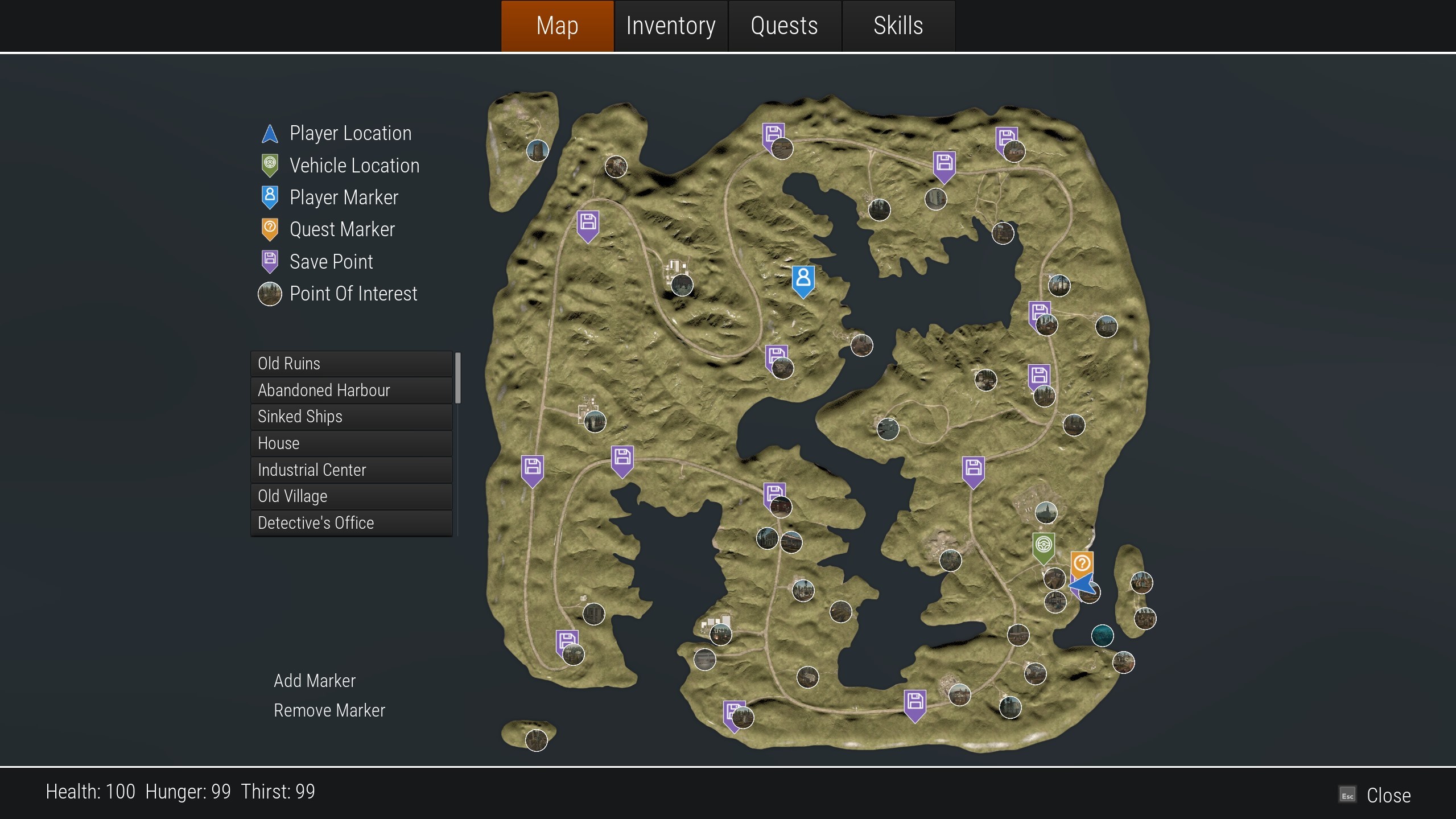This screenshot has width=1456, height=819.
Task: Click the location list scrollbar
Action: pyautogui.click(x=458, y=378)
